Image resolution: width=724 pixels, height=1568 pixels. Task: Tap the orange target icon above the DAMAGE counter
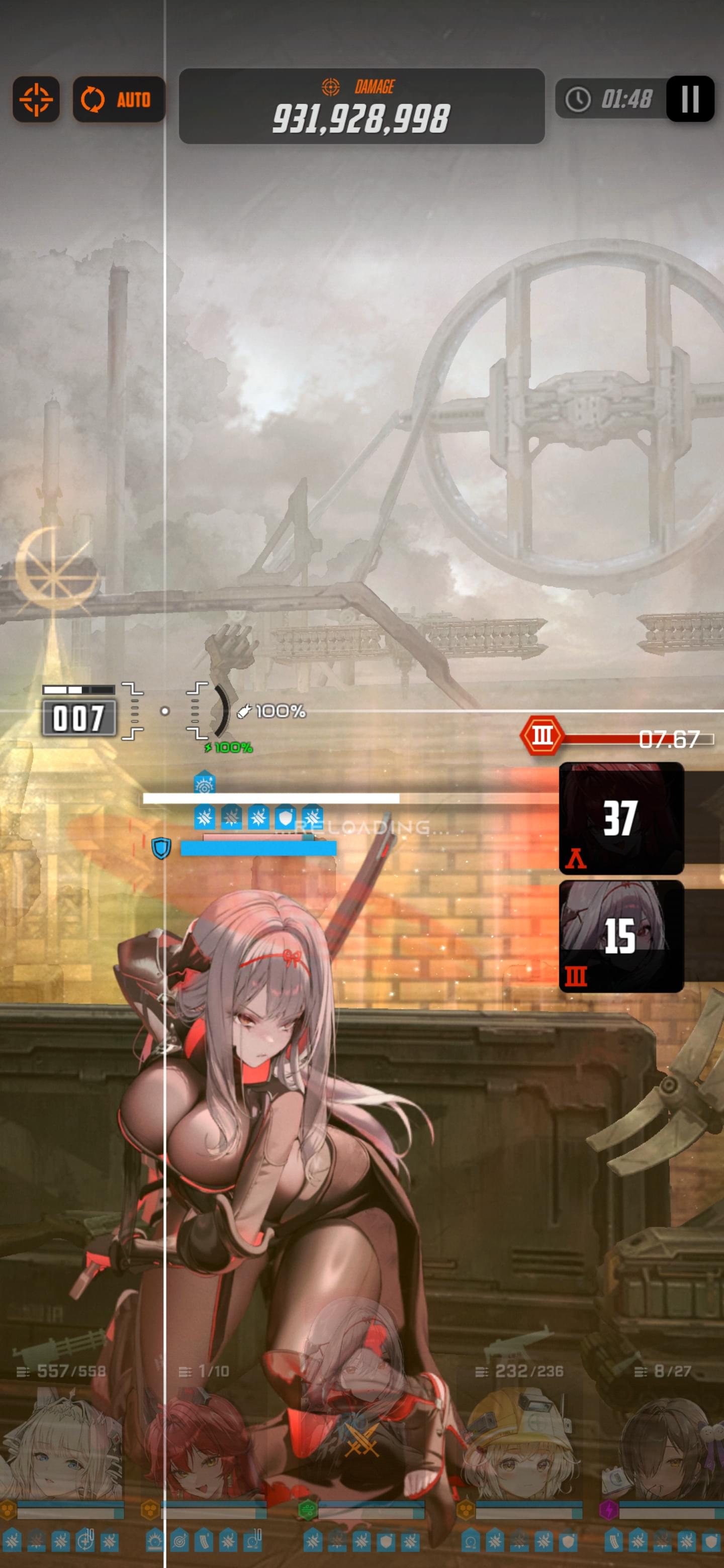[x=331, y=86]
